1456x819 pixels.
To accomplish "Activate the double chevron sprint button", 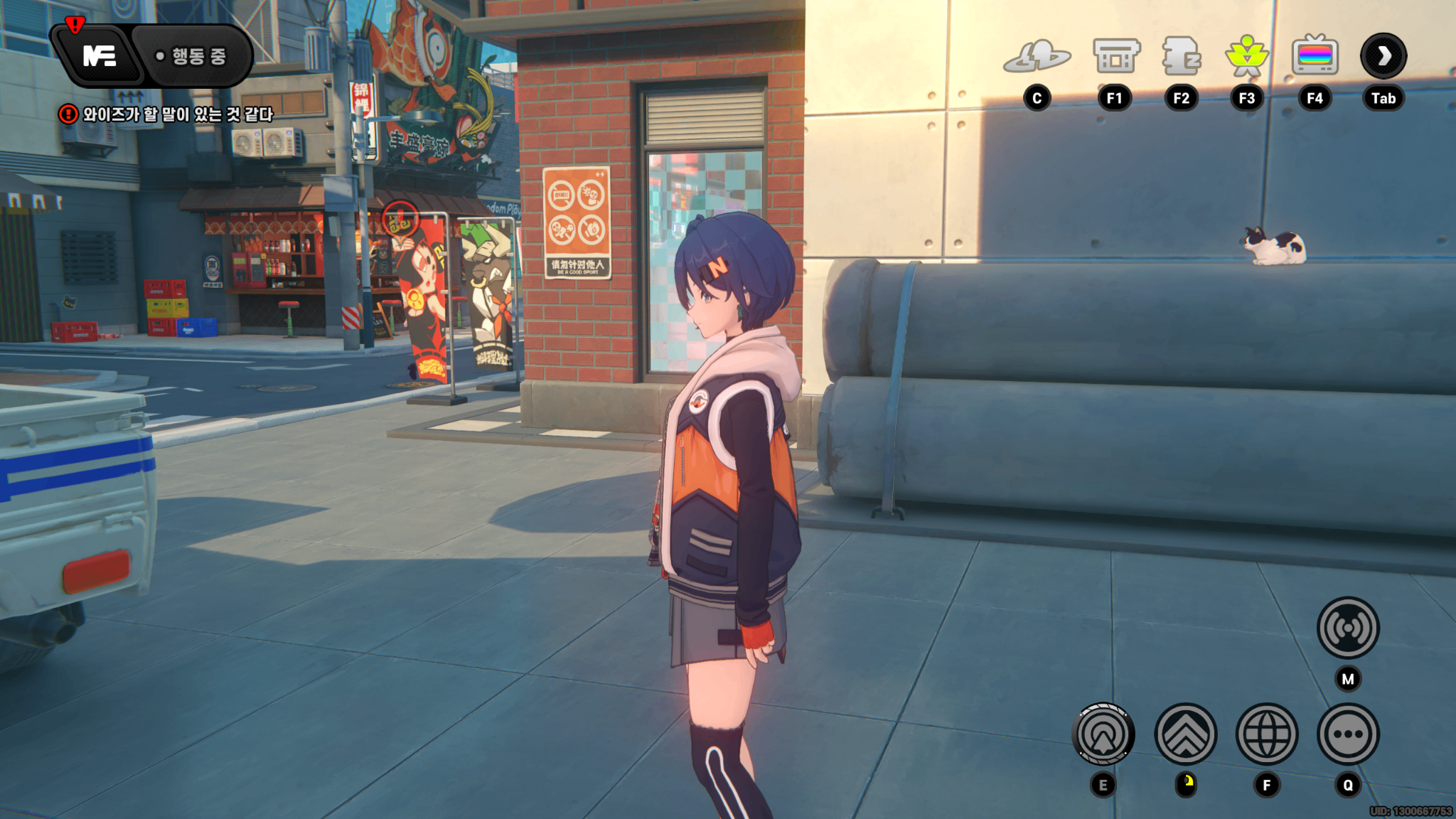I will point(1185,734).
